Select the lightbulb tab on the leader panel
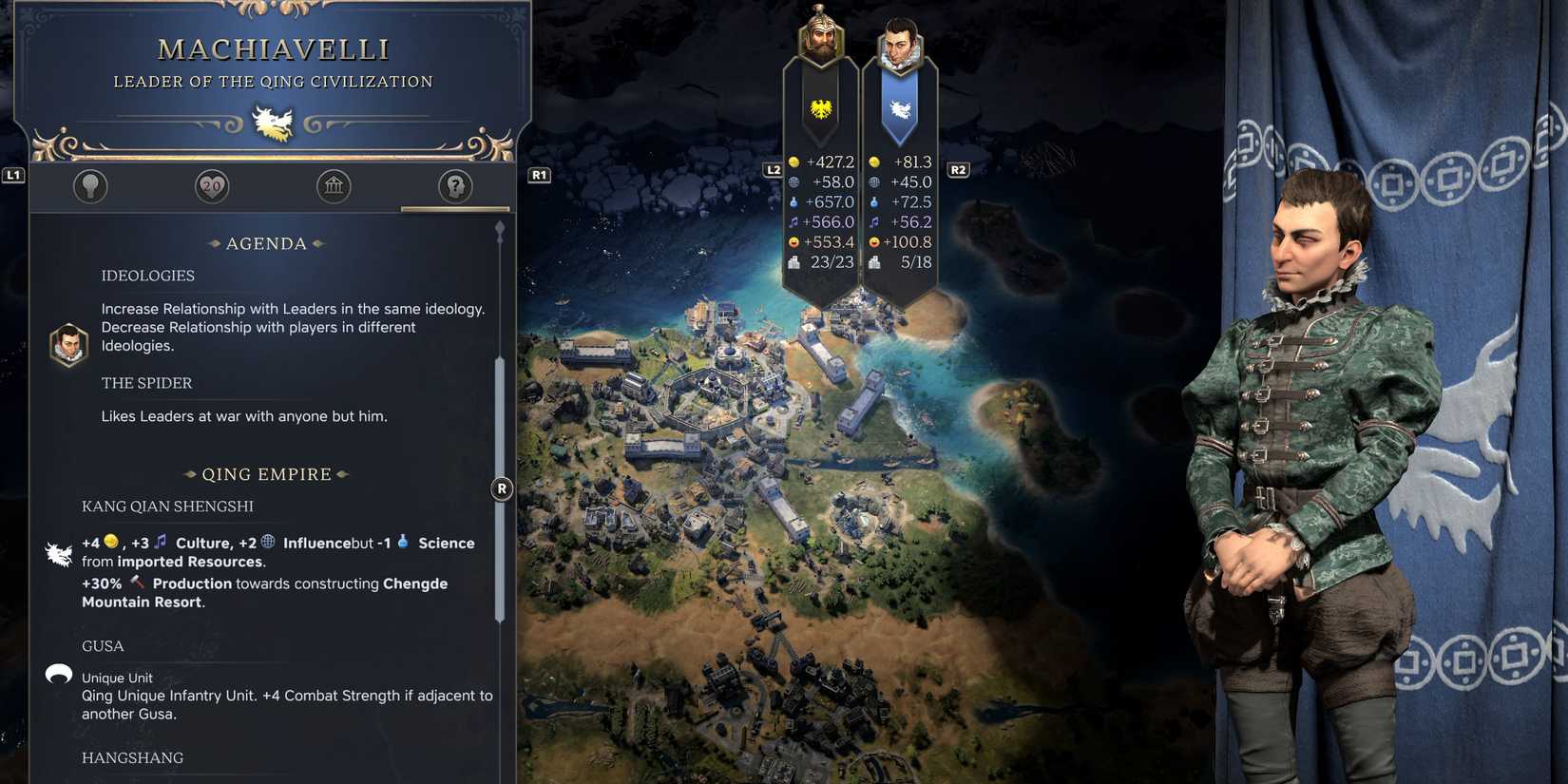The height and width of the screenshot is (784, 1568). click(90, 186)
